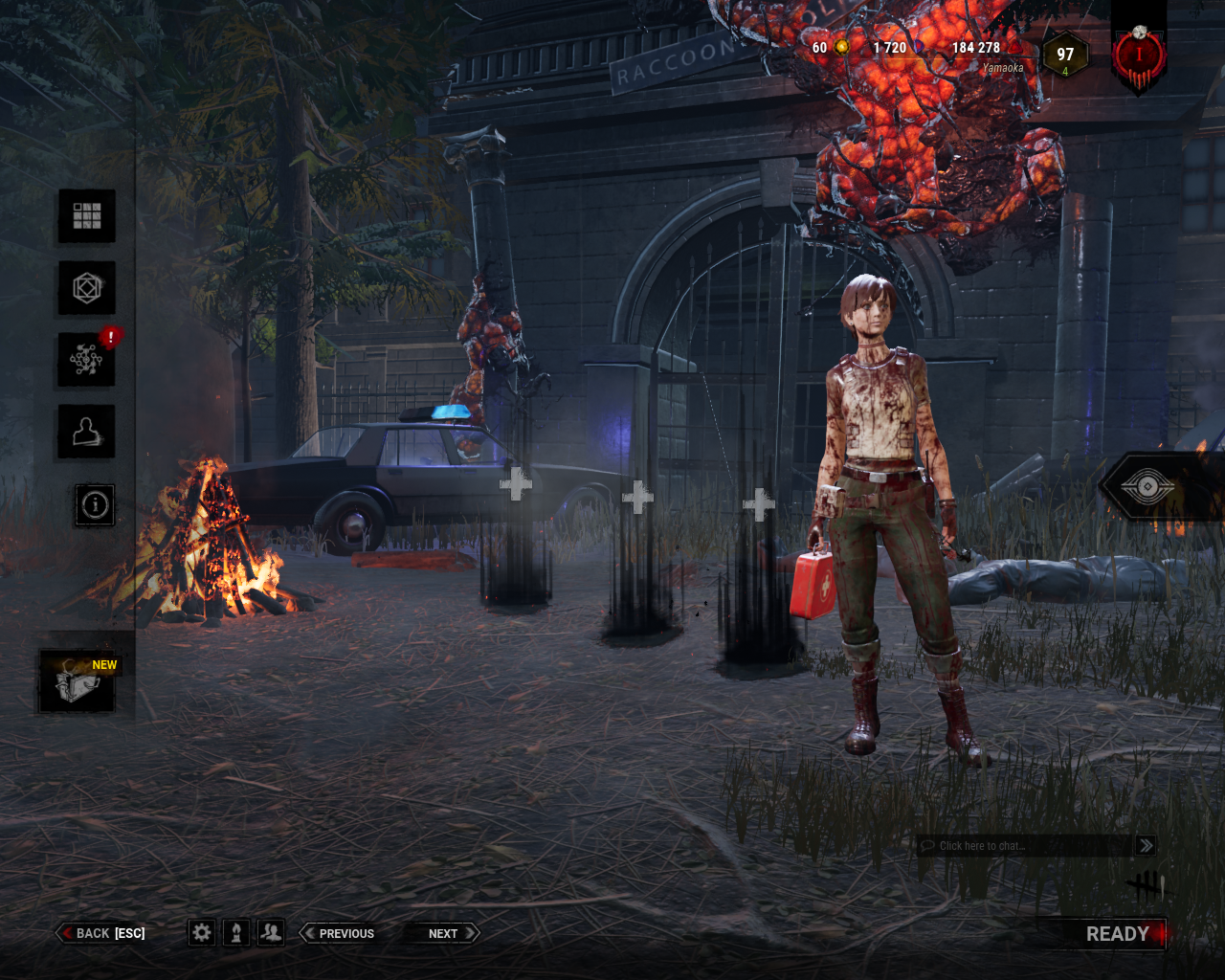1225x980 pixels.
Task: Open the loadout grid menu
Action: click(x=87, y=215)
